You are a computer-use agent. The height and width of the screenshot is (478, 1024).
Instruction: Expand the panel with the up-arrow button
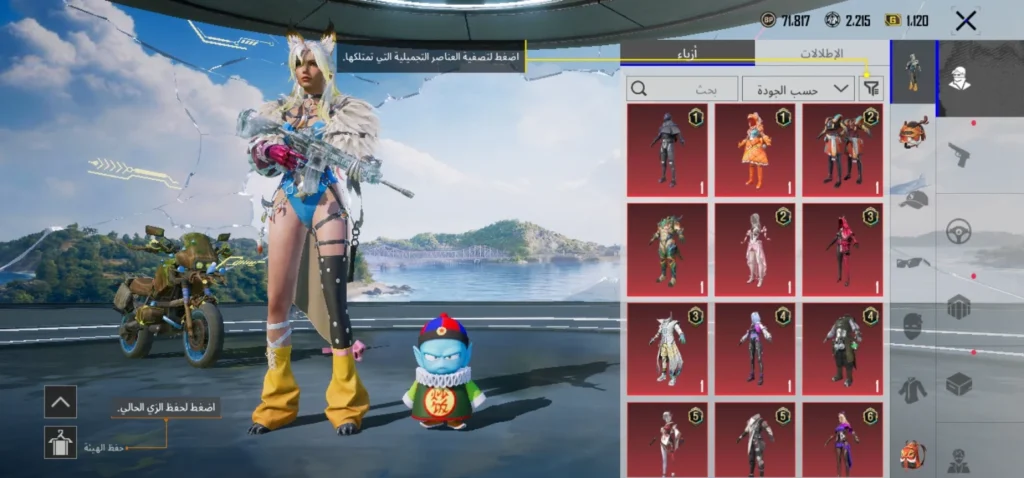tap(60, 402)
